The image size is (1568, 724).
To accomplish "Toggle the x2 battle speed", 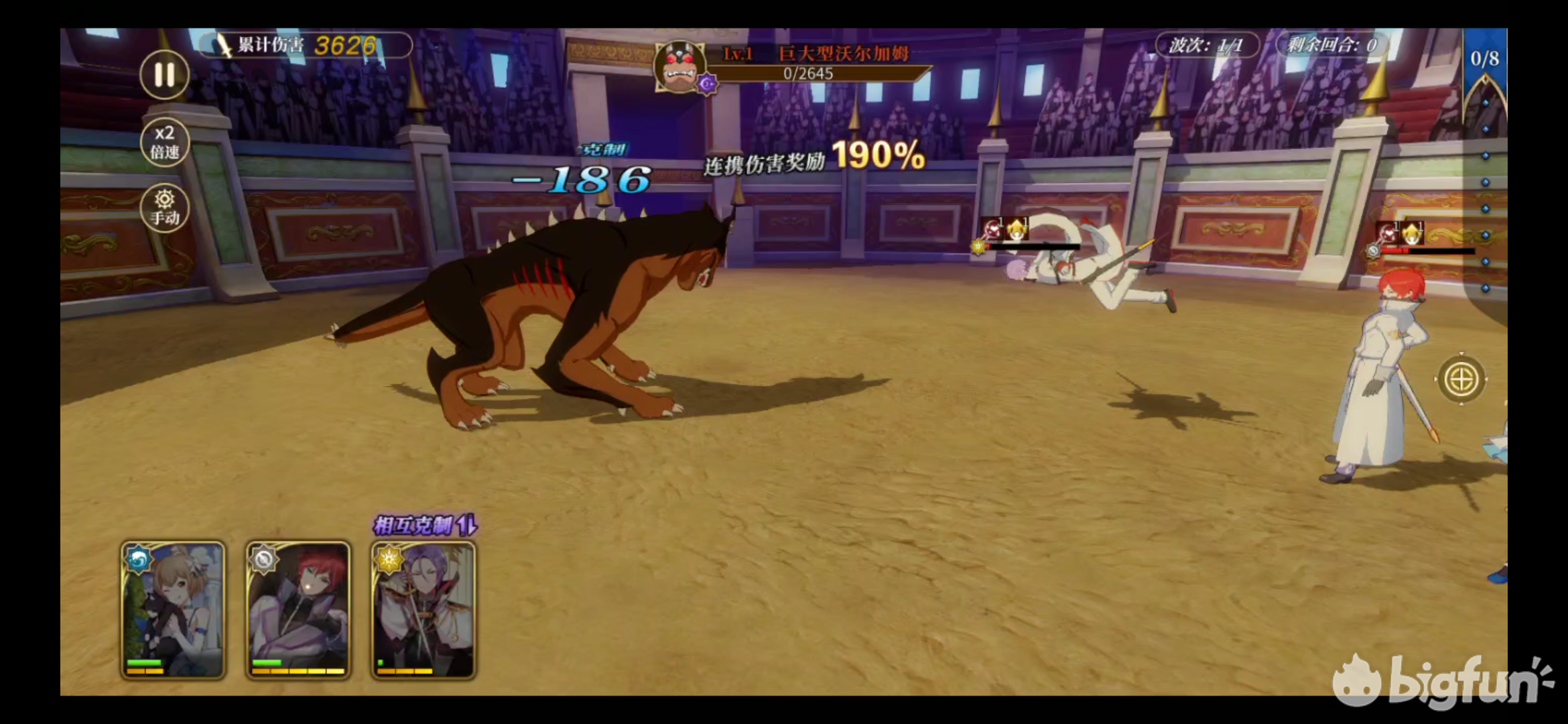I will point(164,142).
